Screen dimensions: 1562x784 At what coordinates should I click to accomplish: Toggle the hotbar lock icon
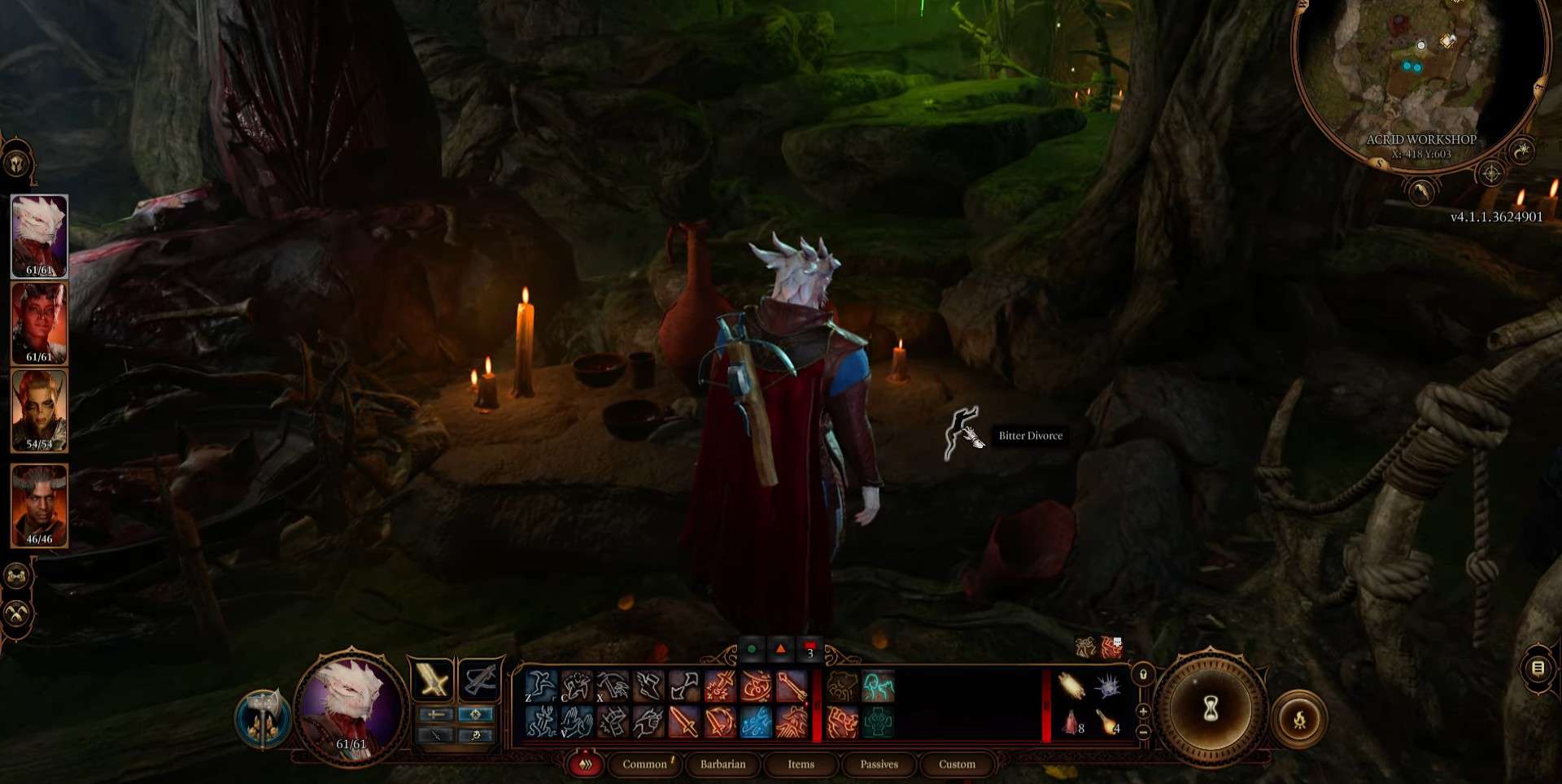[x=1143, y=675]
